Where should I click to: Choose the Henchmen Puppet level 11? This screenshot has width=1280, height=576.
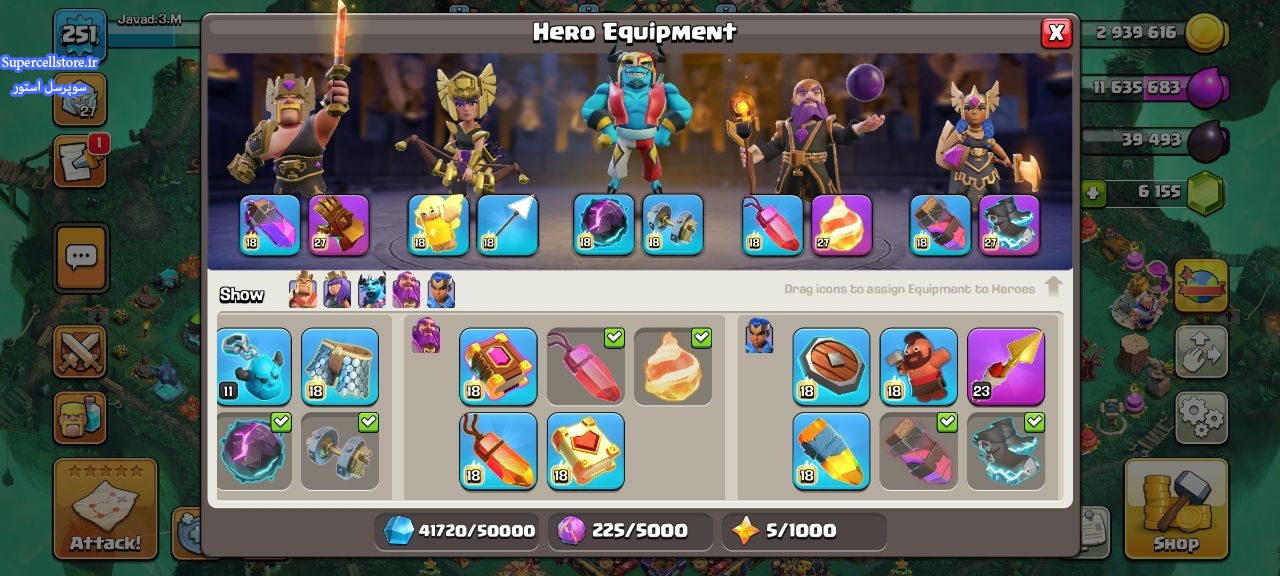pos(254,367)
